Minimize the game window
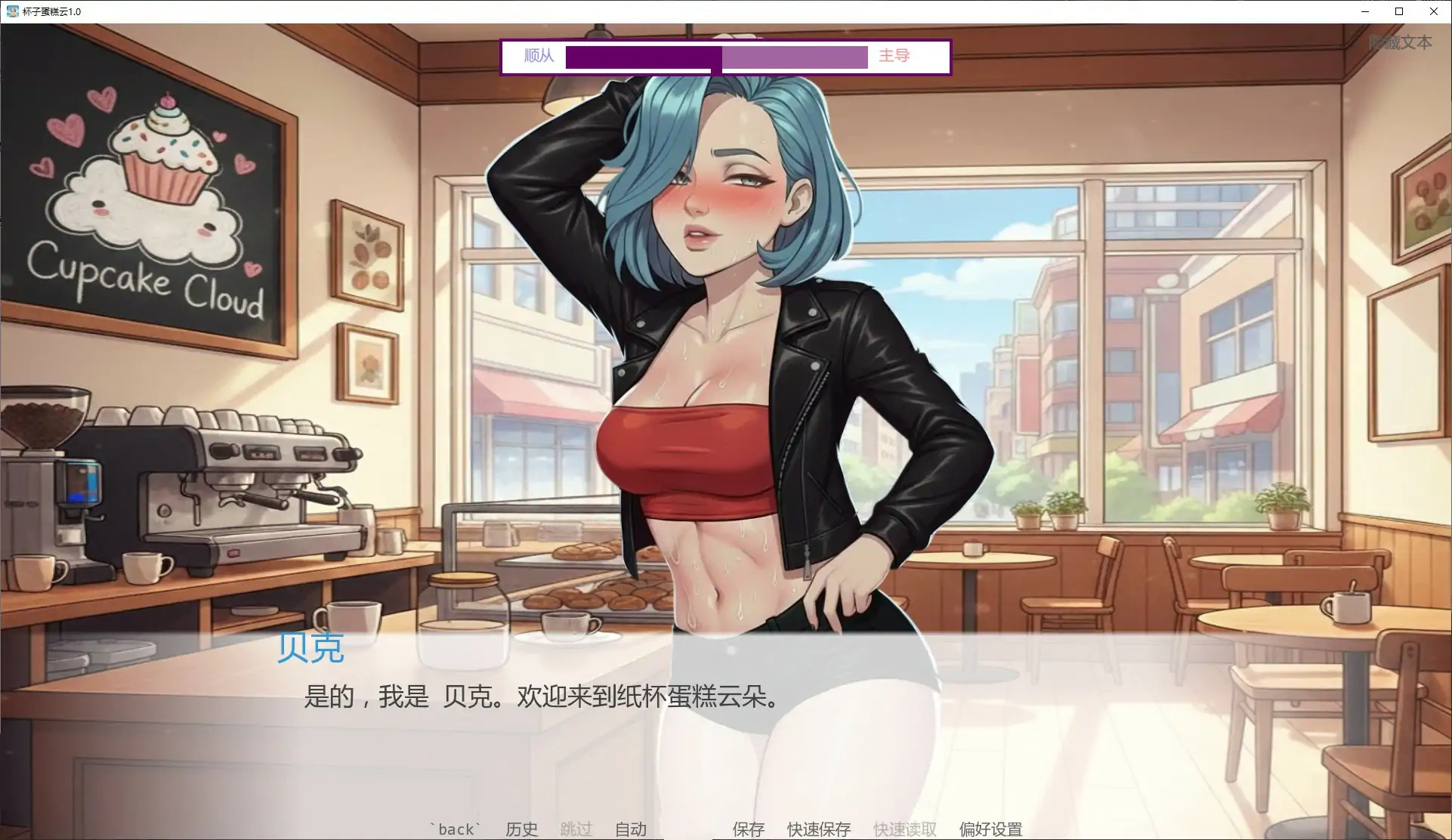 tap(1364, 11)
